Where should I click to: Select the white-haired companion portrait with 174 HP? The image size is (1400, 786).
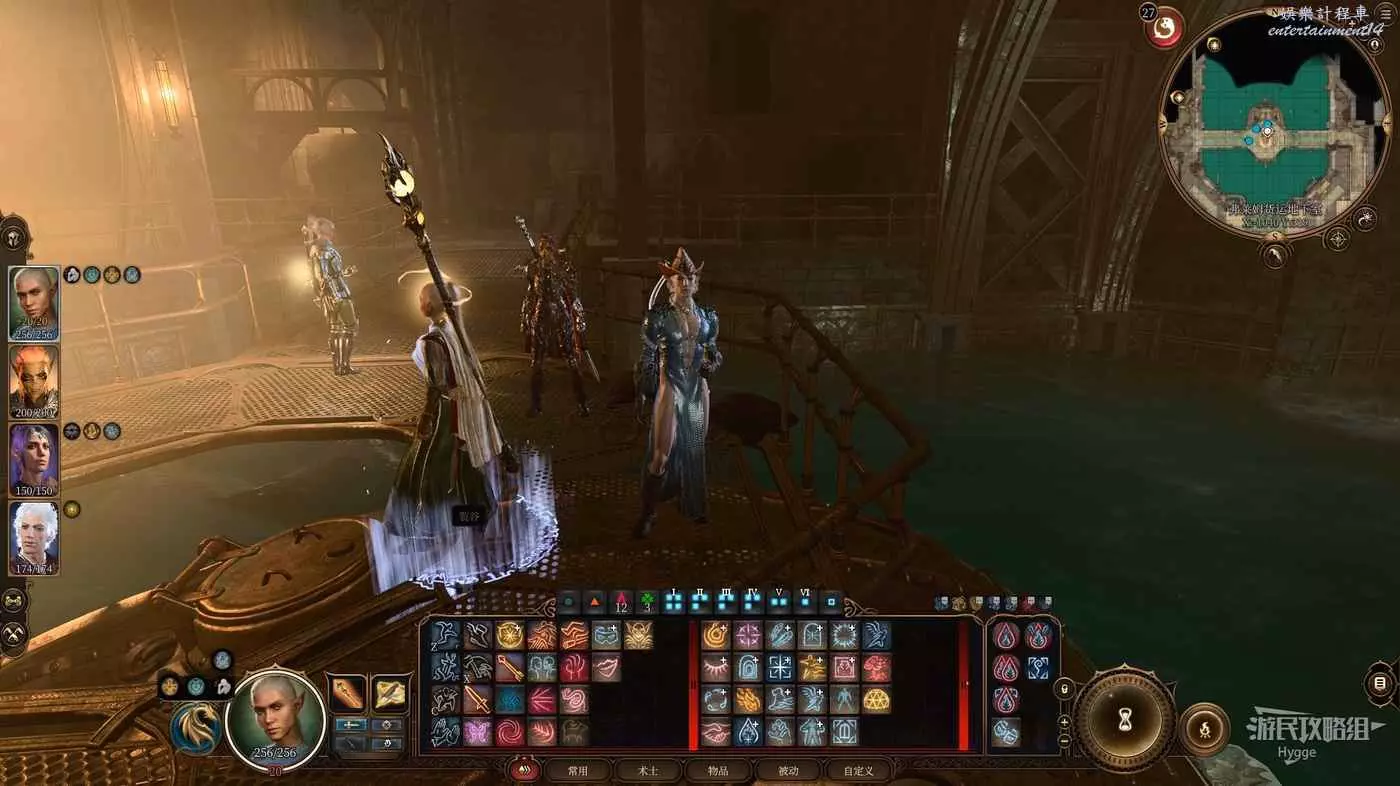click(x=34, y=537)
